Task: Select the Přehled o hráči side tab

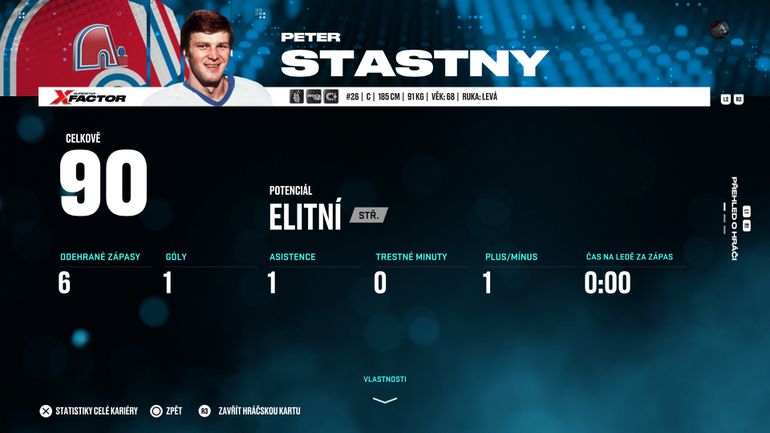Action: tap(734, 218)
